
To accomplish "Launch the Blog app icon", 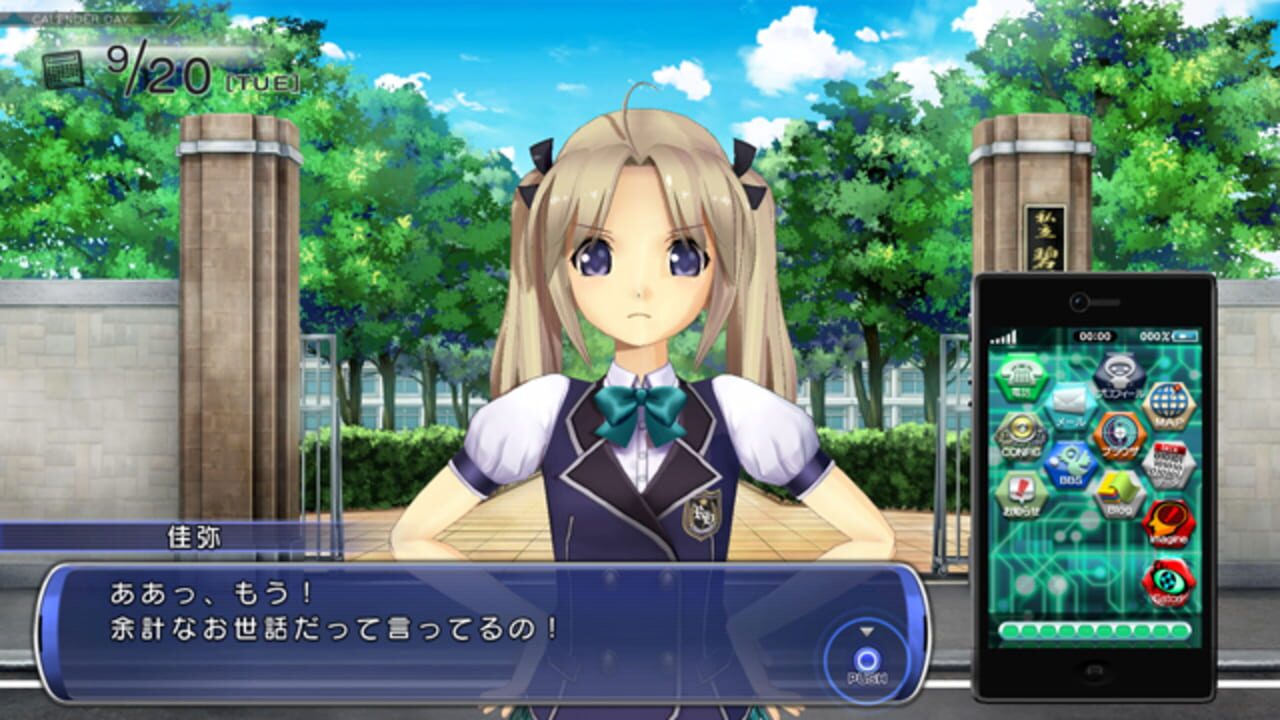I will pyautogui.click(x=1116, y=492).
